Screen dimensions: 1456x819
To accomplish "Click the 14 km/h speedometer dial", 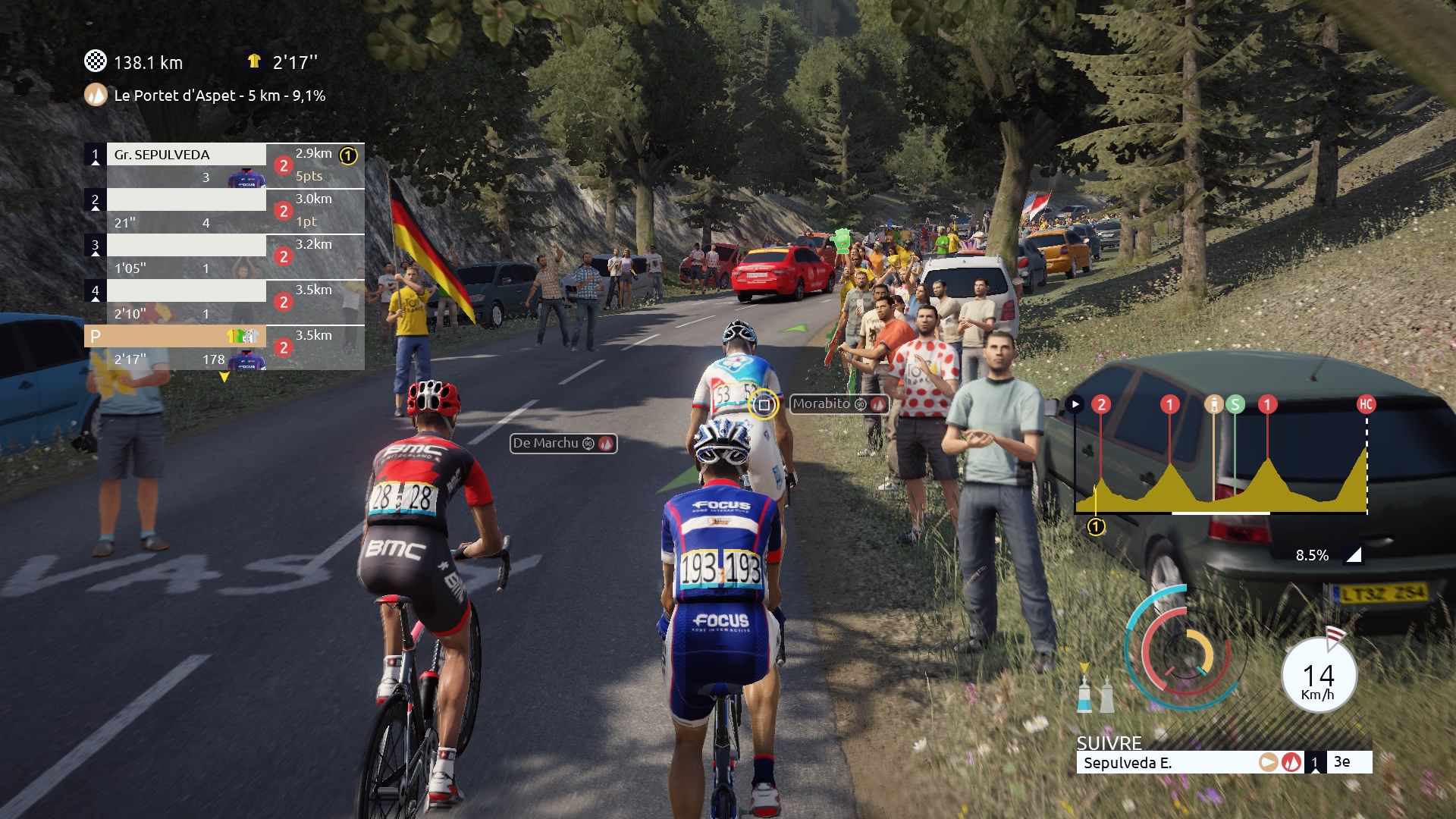I will pyautogui.click(x=1318, y=676).
